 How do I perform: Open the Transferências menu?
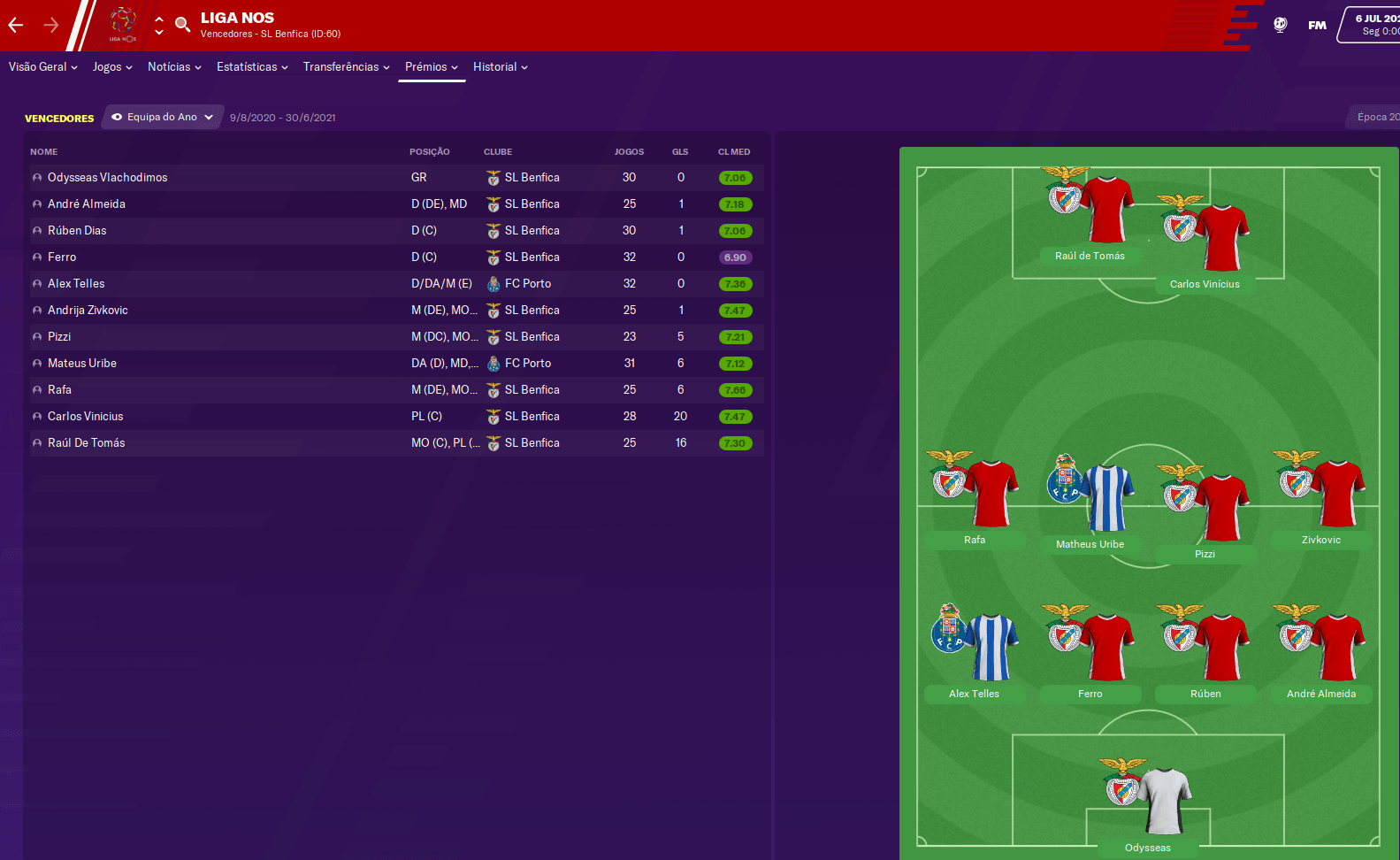pyautogui.click(x=346, y=67)
